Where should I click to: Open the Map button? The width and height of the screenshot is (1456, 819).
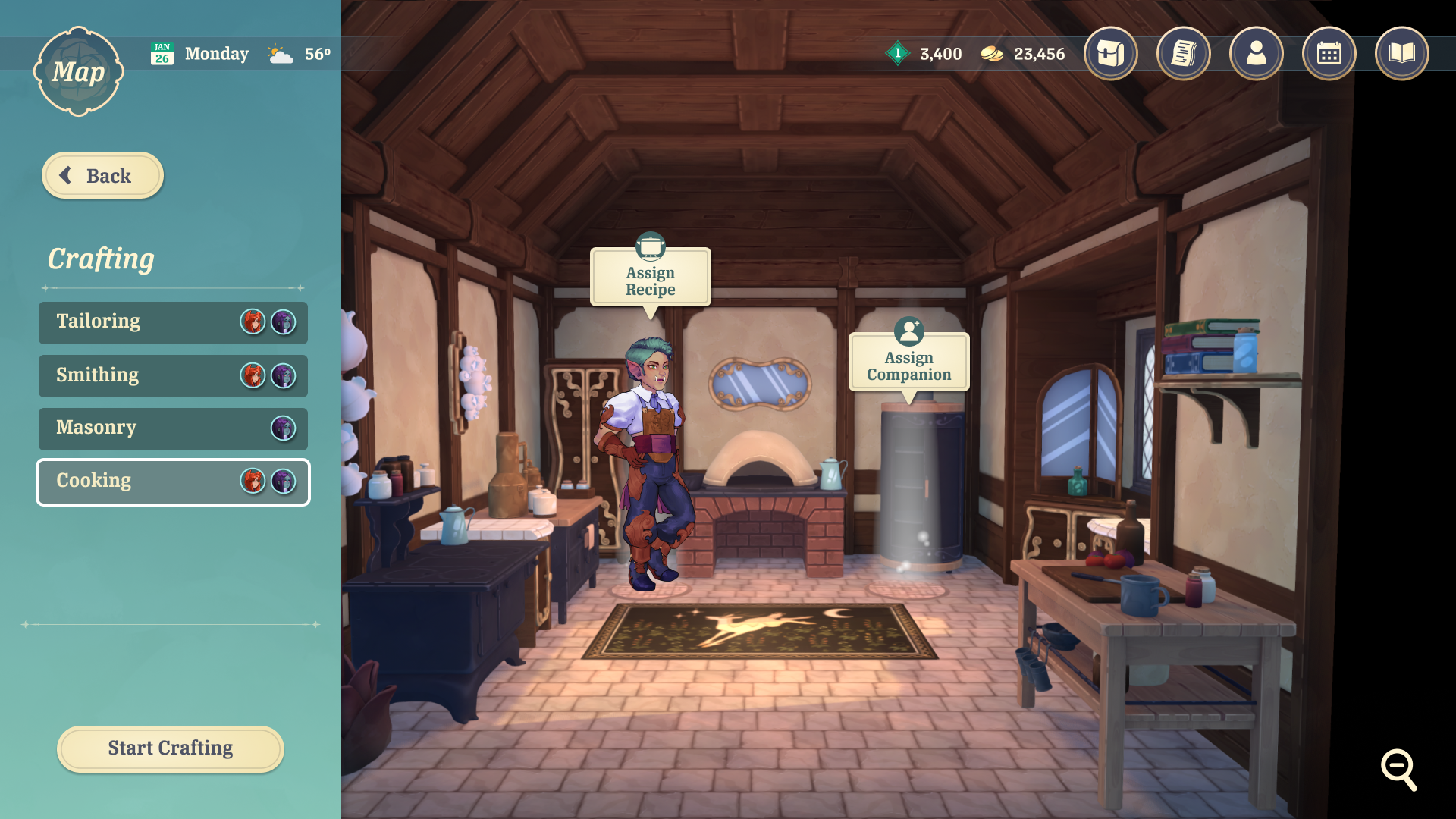78,72
